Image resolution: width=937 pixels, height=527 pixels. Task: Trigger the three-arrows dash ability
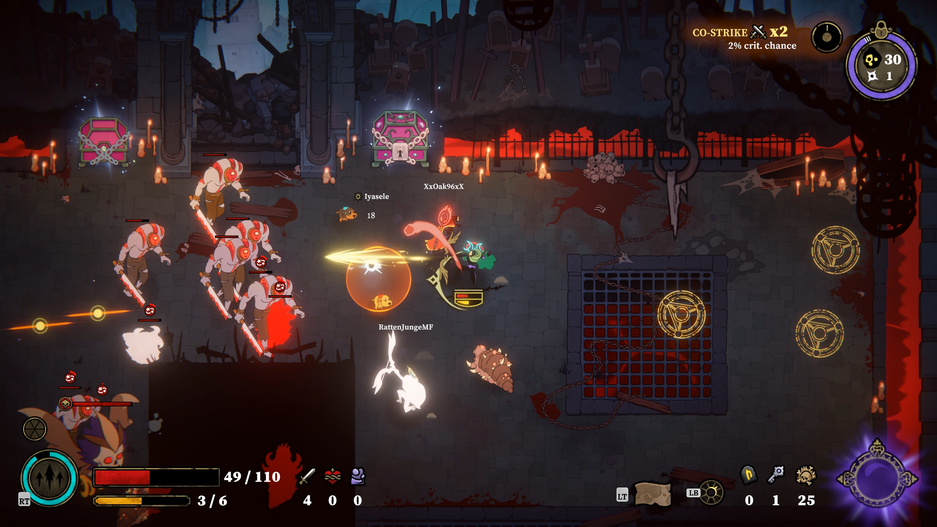pos(49,478)
